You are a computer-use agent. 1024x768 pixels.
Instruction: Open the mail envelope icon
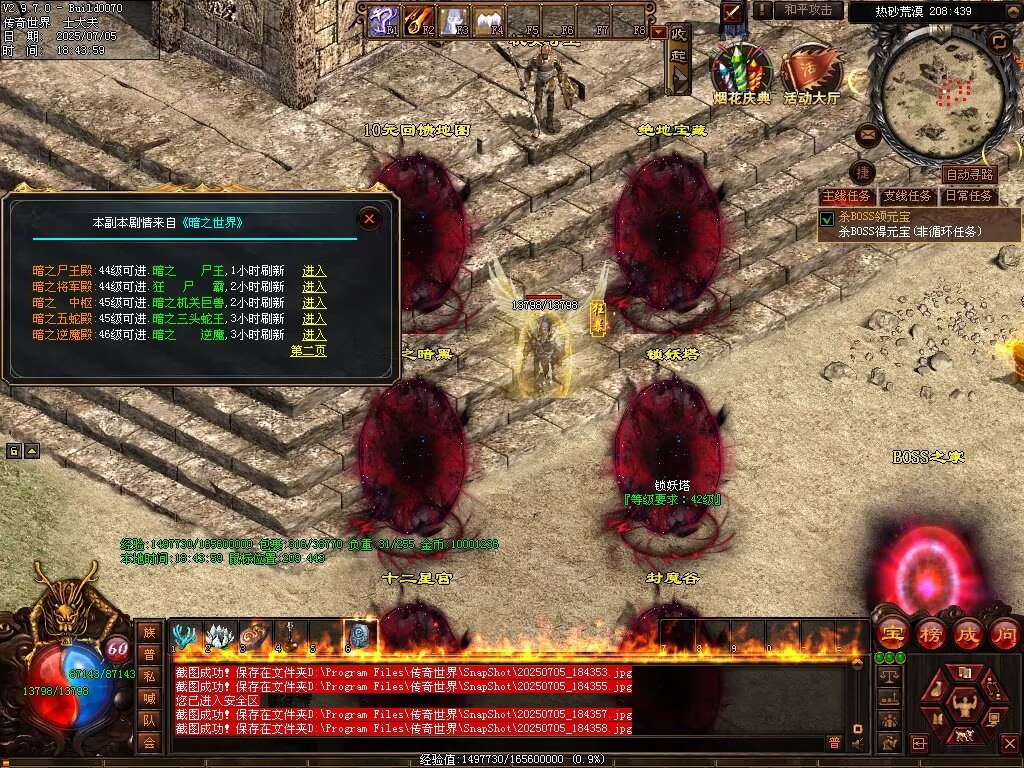pyautogui.click(x=866, y=134)
